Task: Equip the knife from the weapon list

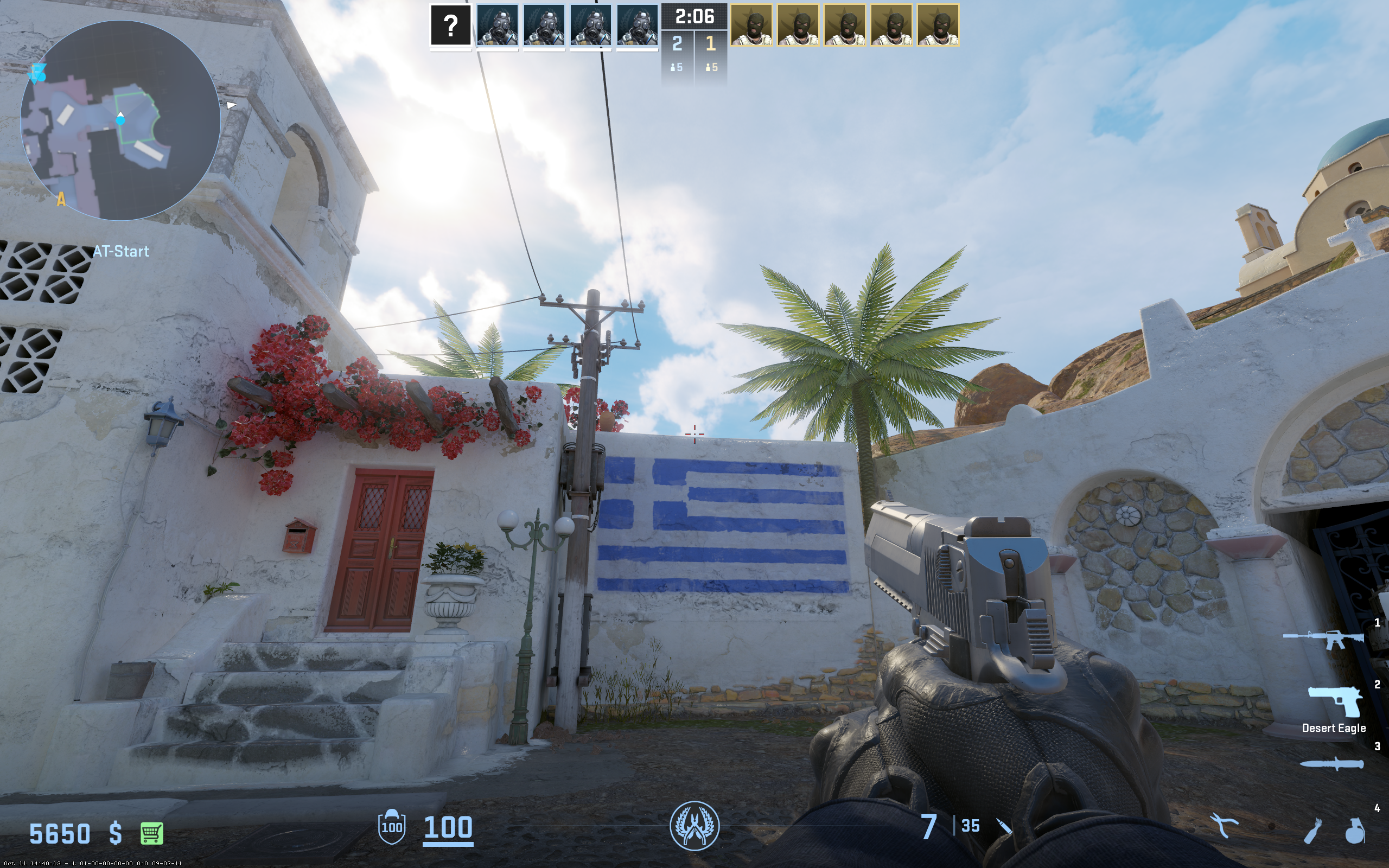Action: 1331,764
